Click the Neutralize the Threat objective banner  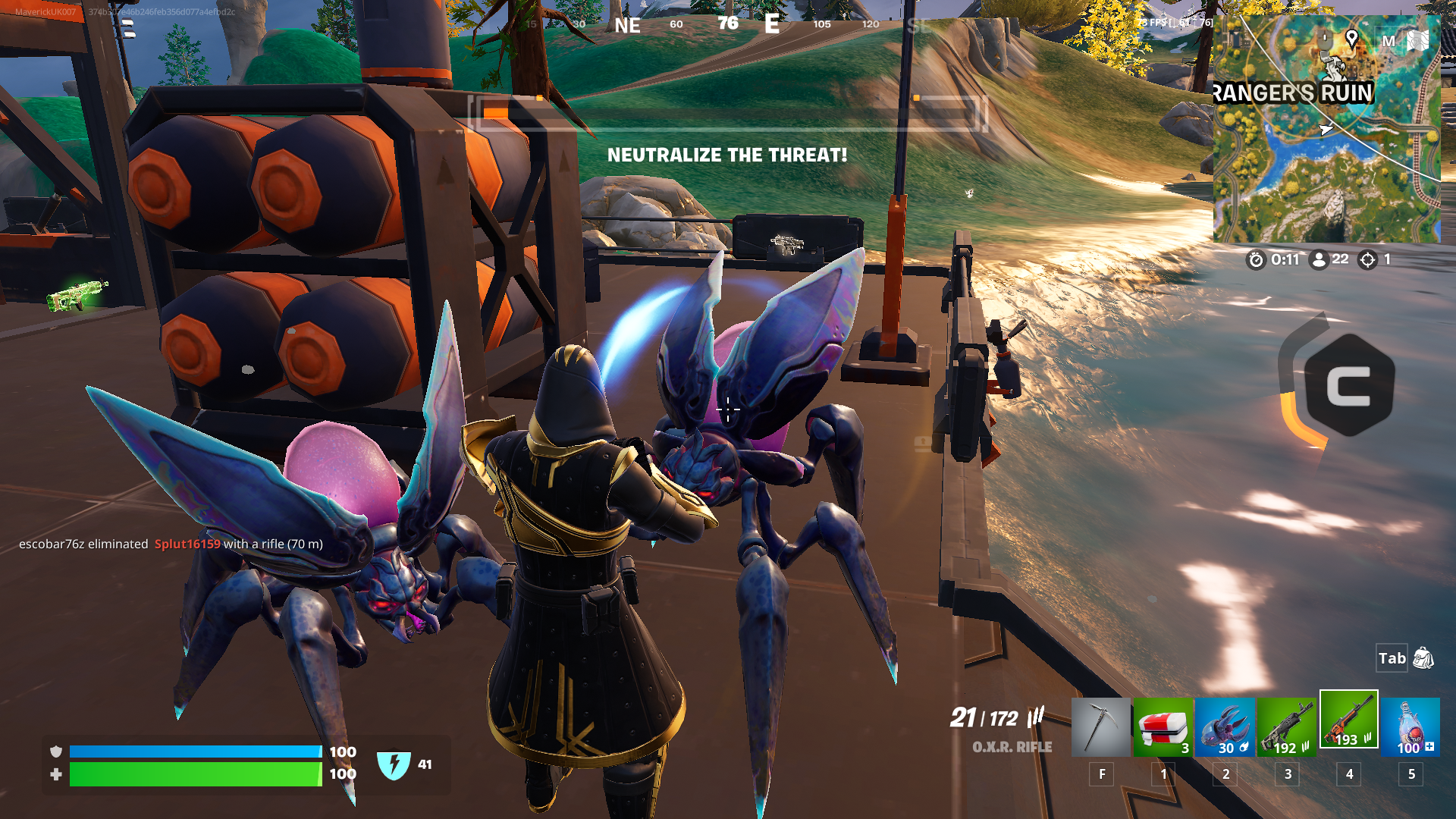[726, 155]
